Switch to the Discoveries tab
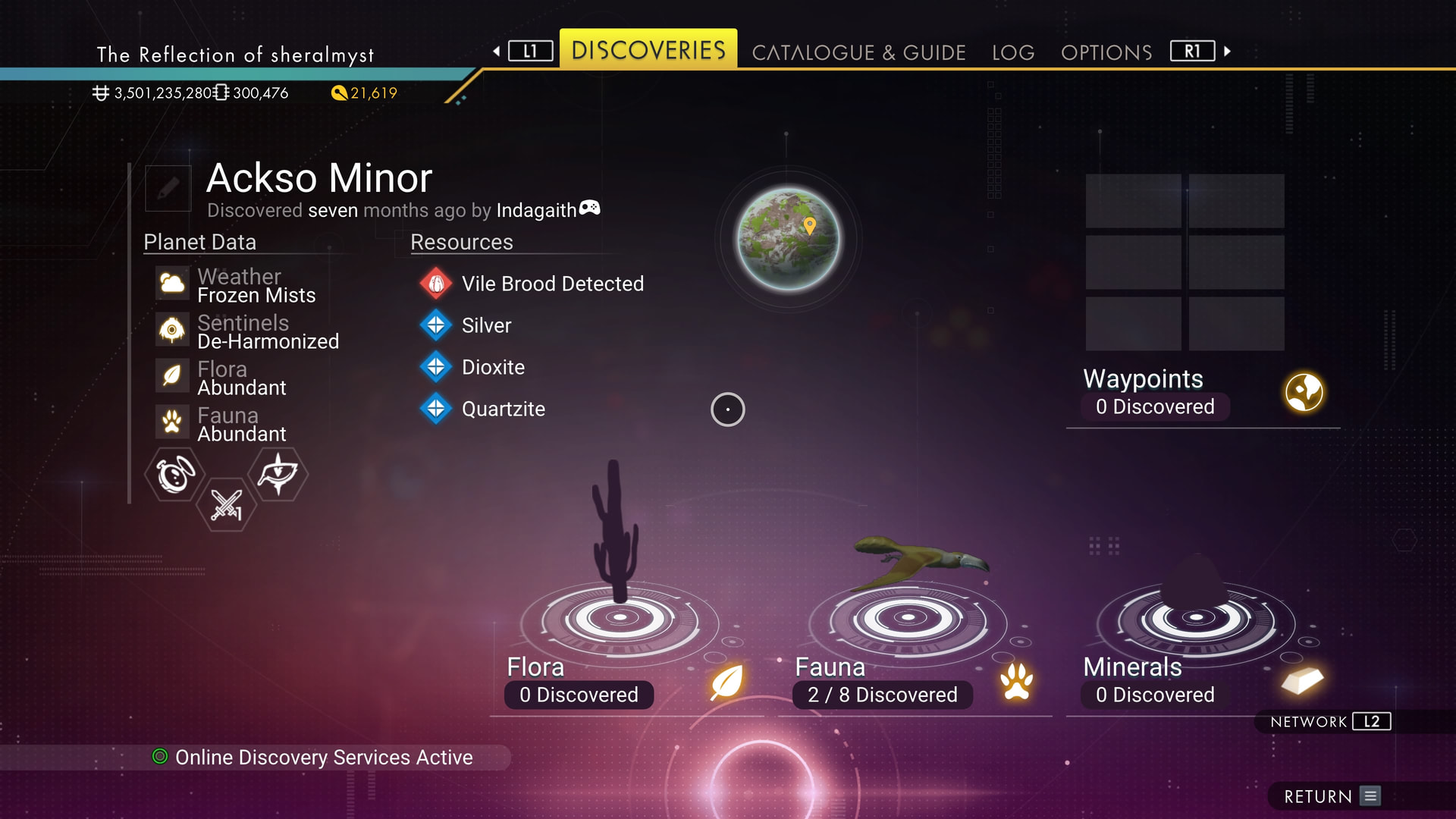 click(648, 51)
